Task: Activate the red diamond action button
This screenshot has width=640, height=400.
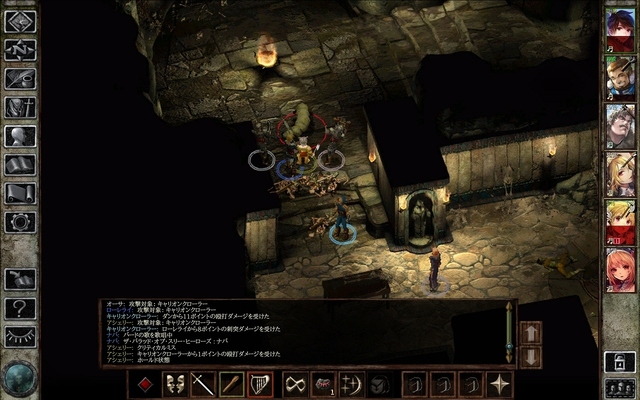Action: (145, 384)
